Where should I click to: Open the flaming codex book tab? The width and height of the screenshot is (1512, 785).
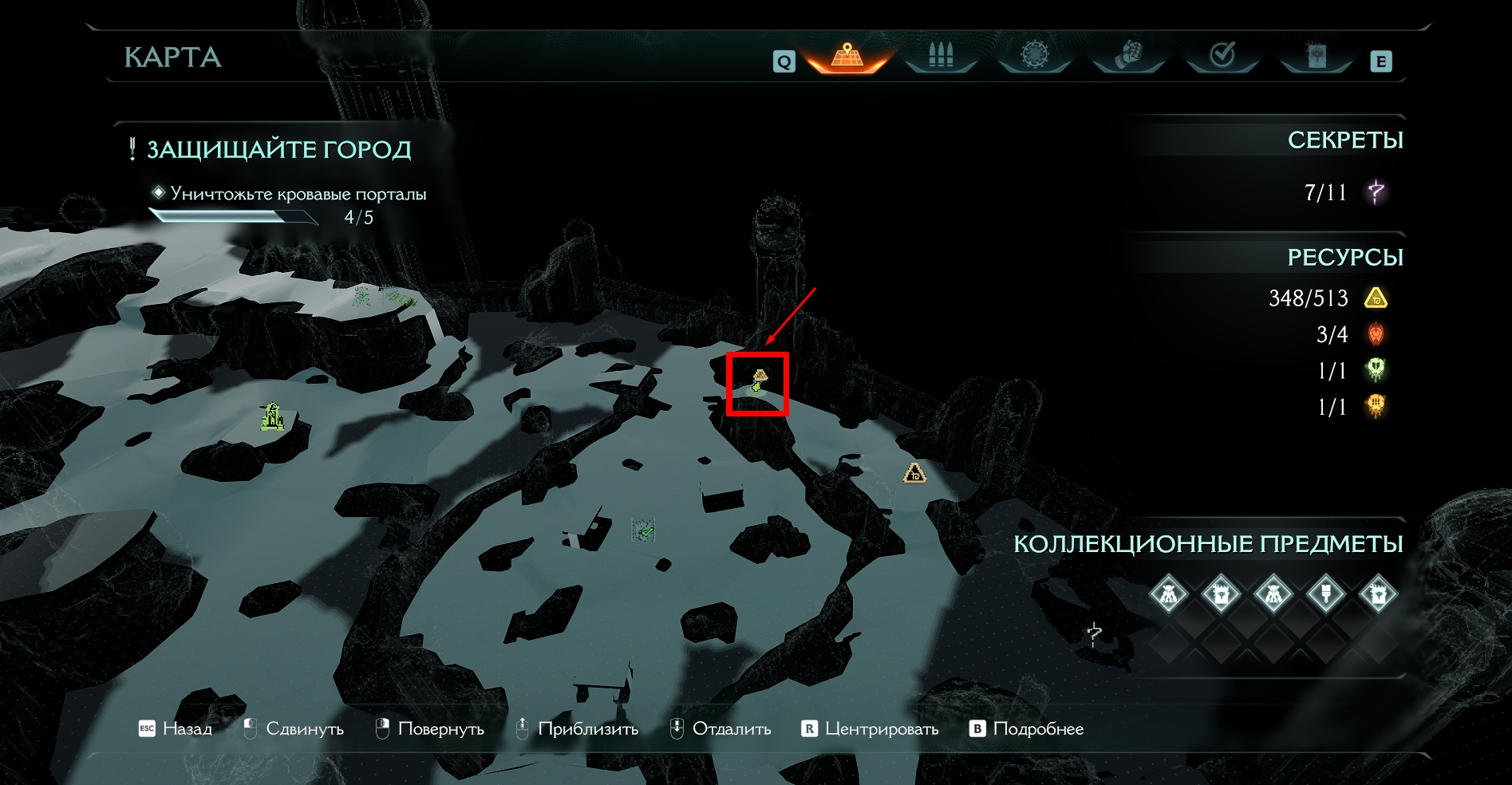click(x=1316, y=56)
